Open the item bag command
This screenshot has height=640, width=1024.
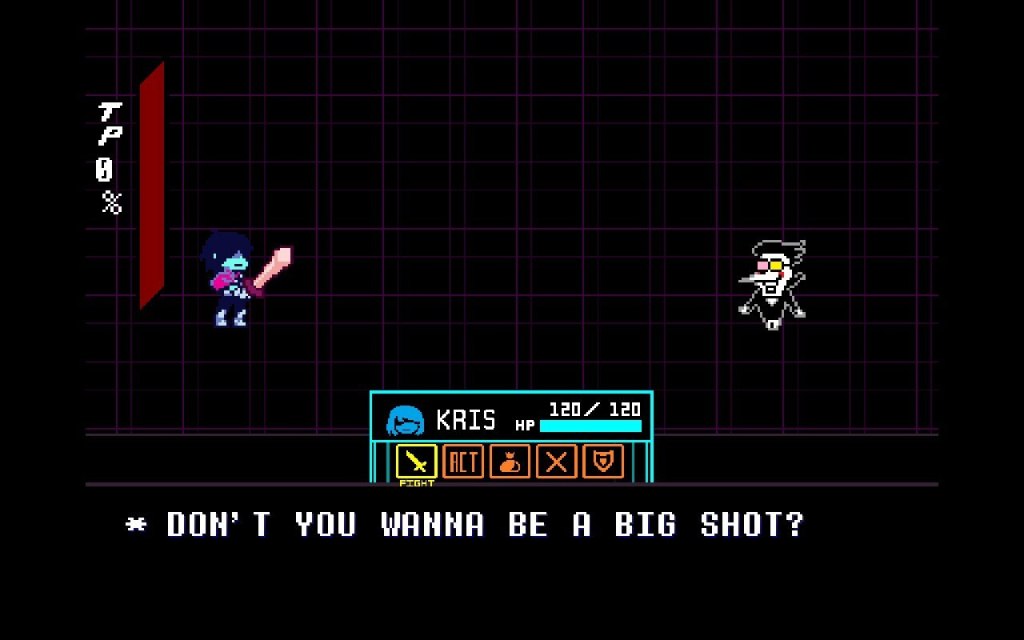tap(510, 462)
